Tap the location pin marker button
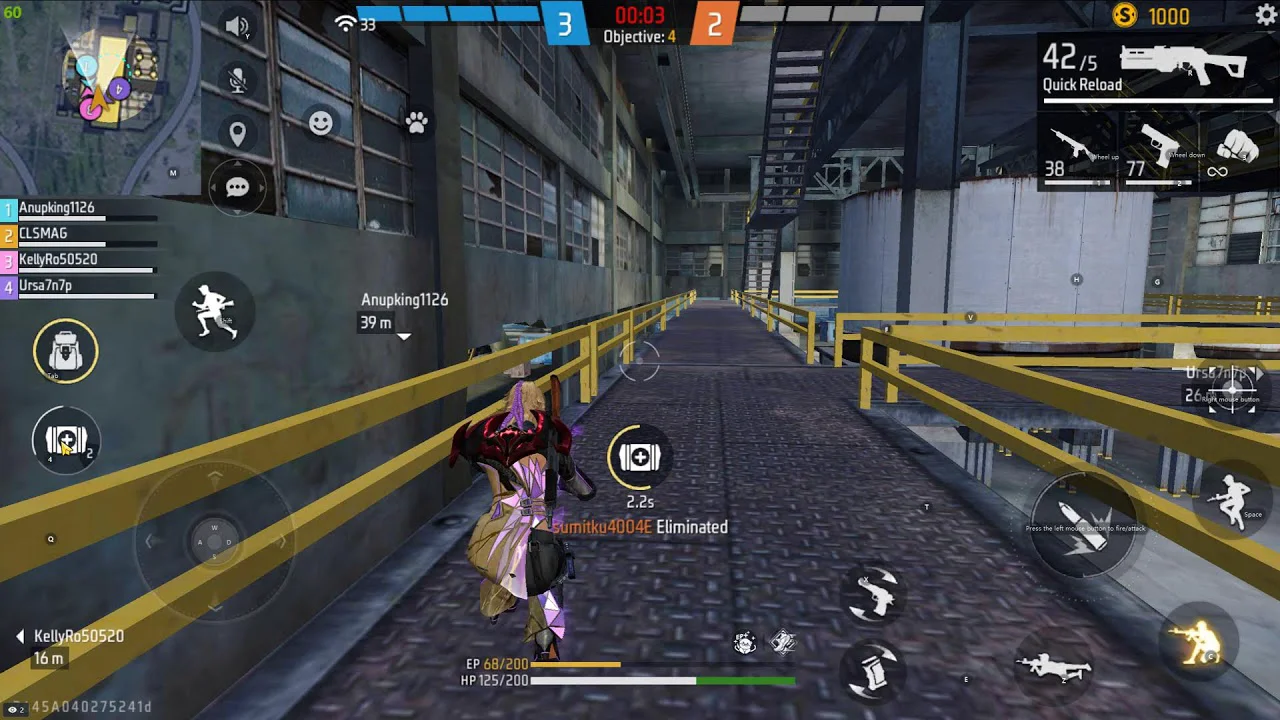Screen dimensions: 1280x720 (x=237, y=134)
